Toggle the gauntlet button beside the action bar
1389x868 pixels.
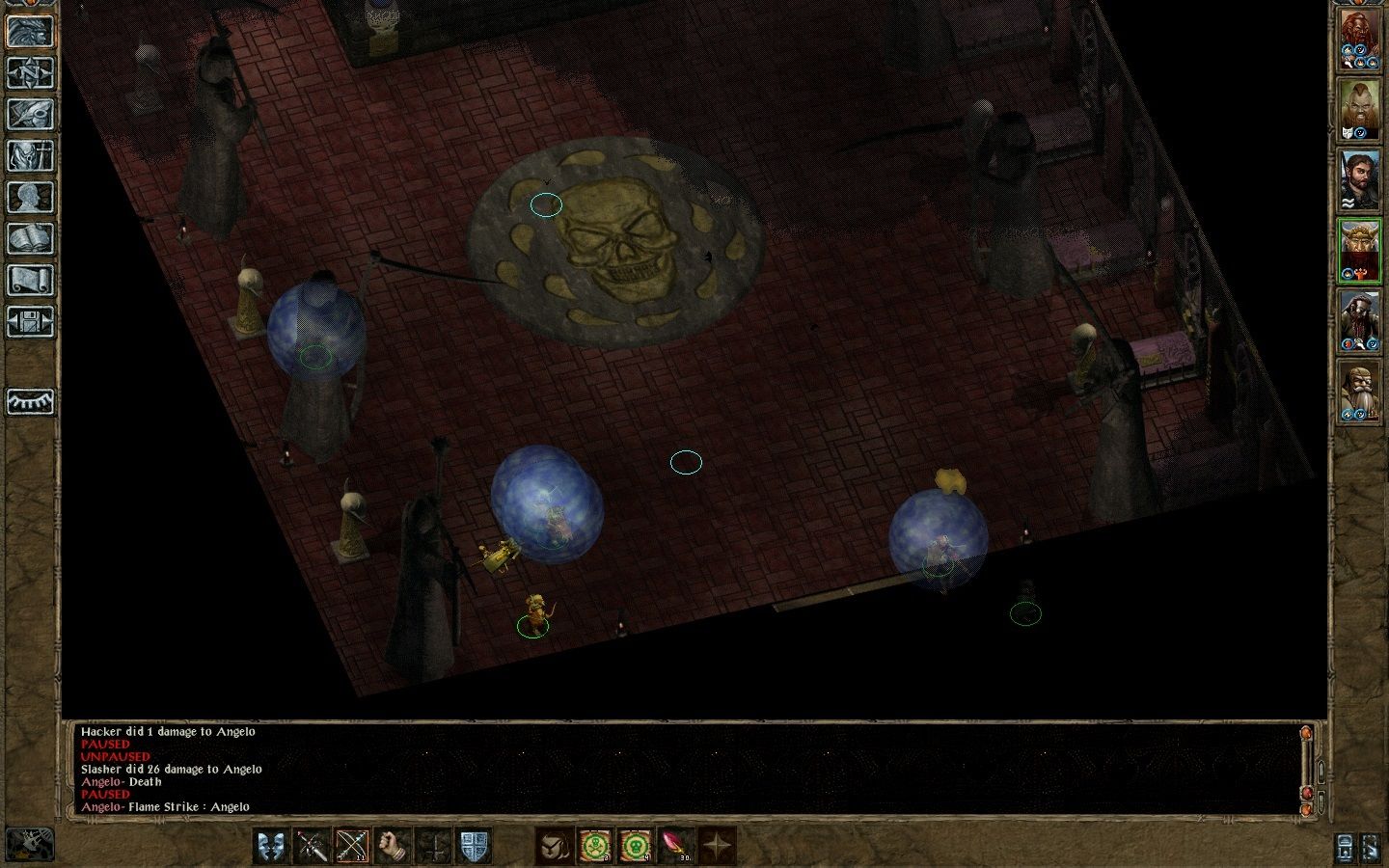[30, 843]
